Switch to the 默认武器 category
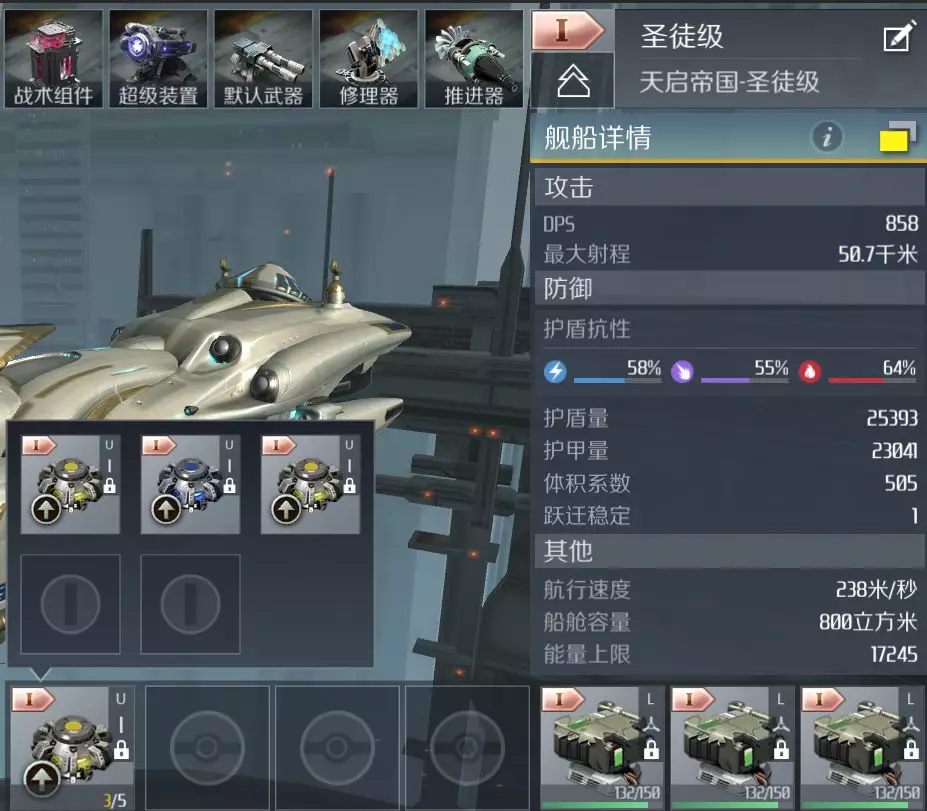Screen dimensions: 927x811 263,58
